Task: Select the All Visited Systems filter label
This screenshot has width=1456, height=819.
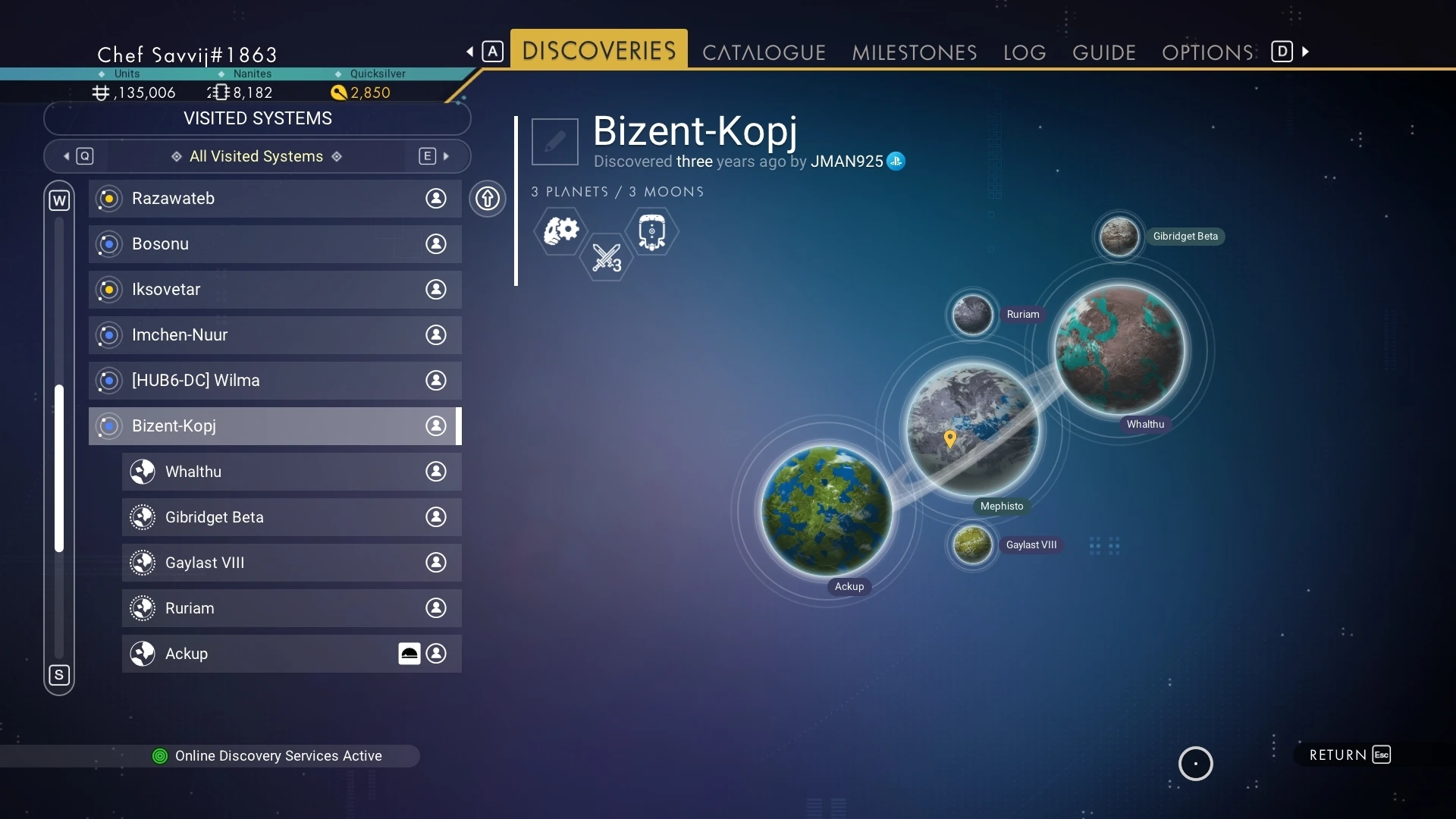Action: [256, 156]
